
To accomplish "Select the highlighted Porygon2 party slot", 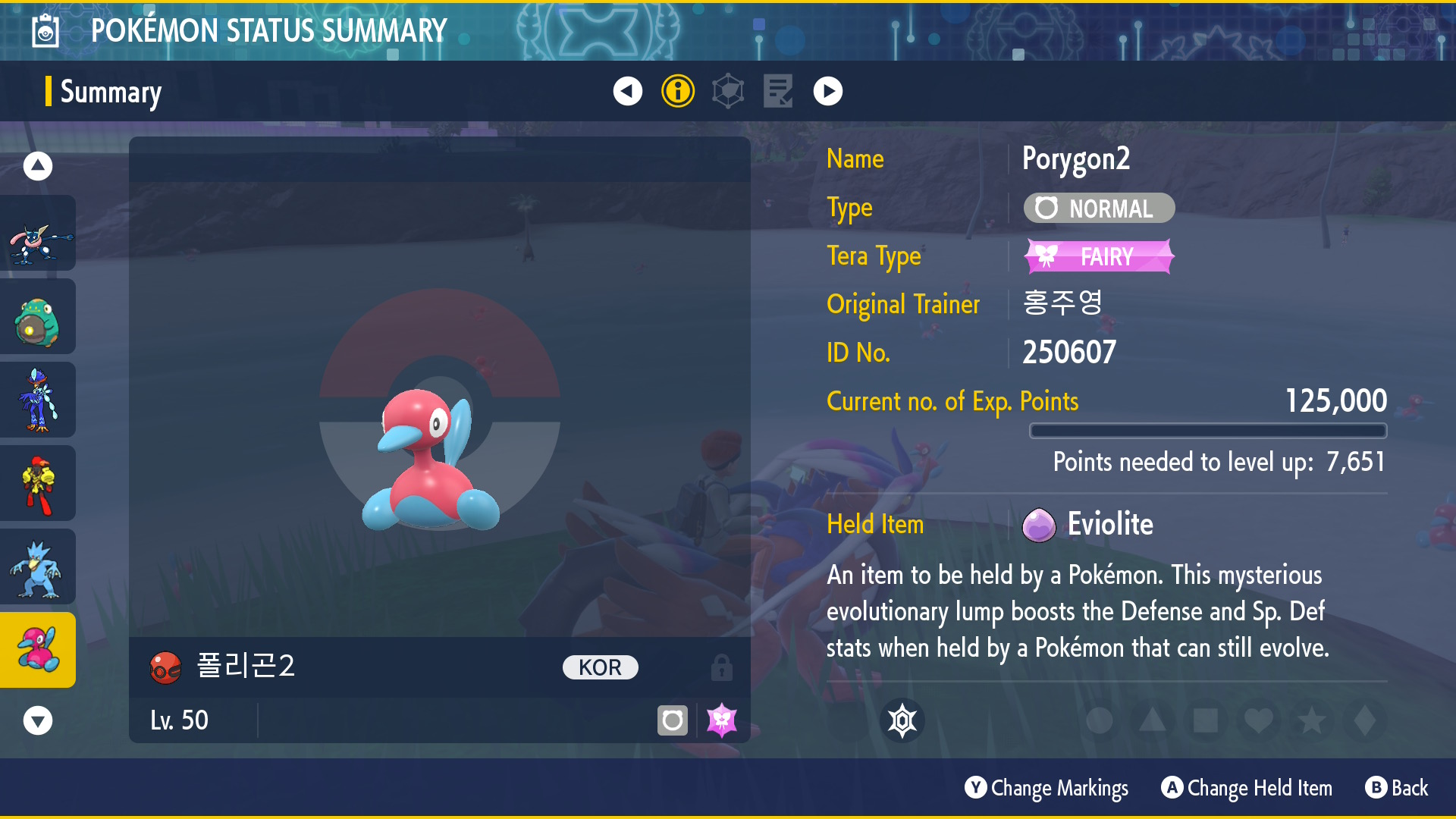I will [38, 651].
